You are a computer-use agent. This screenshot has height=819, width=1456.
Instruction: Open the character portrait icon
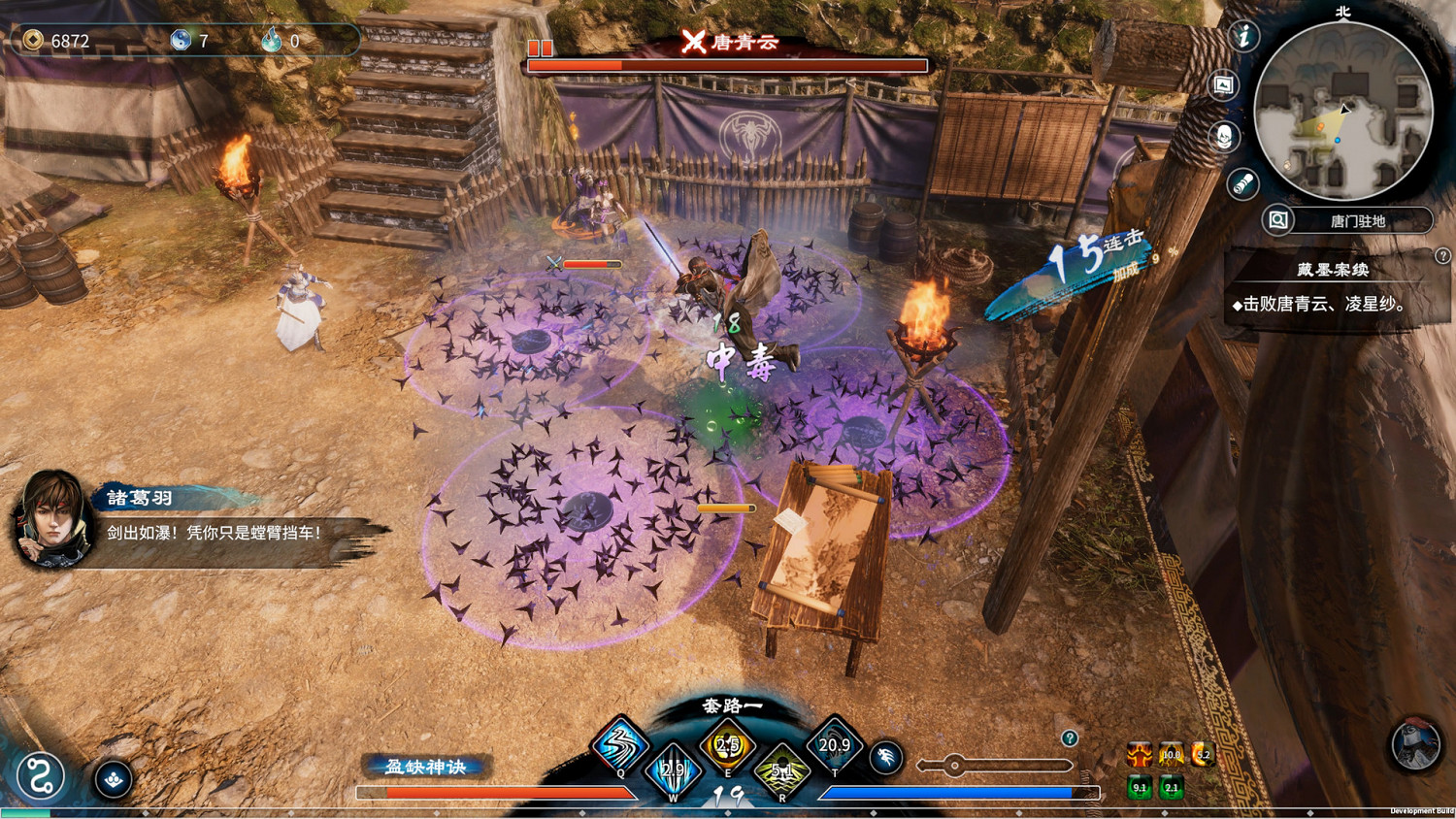(x=1225, y=136)
